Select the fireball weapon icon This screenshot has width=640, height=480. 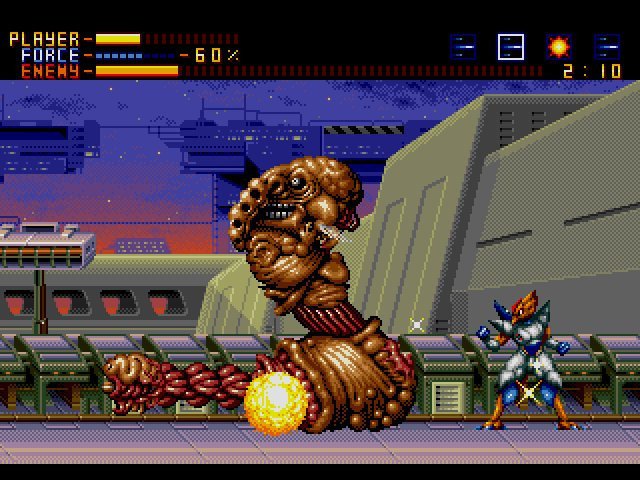[558, 46]
